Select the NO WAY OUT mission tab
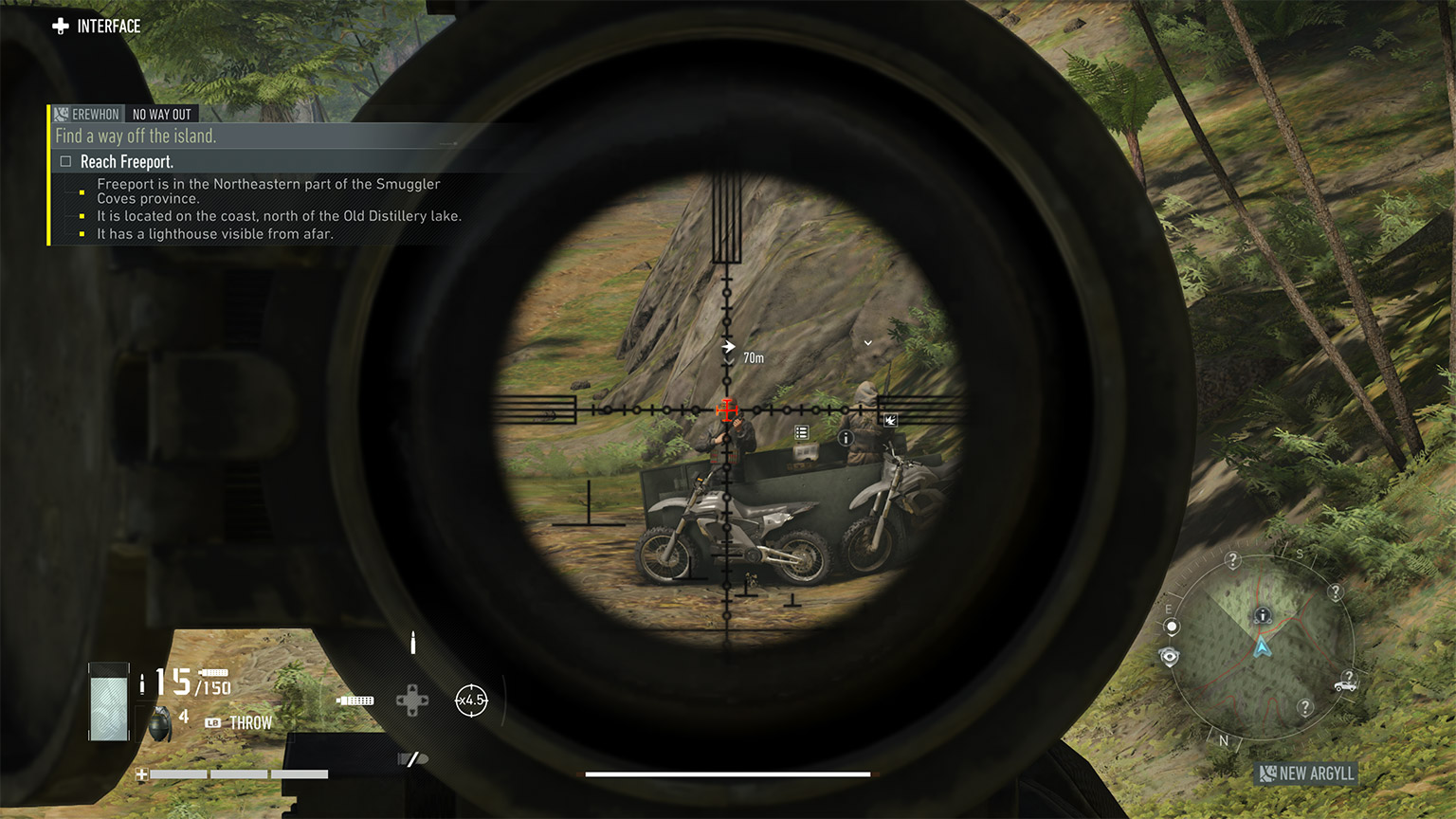The height and width of the screenshot is (819, 1456). point(162,114)
